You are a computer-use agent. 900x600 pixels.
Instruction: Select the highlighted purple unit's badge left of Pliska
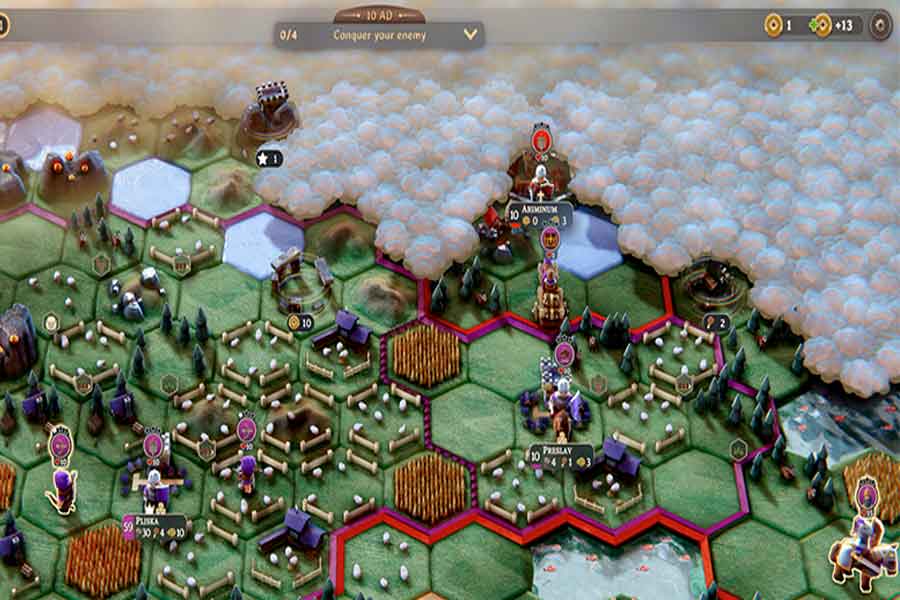[x=61, y=445]
